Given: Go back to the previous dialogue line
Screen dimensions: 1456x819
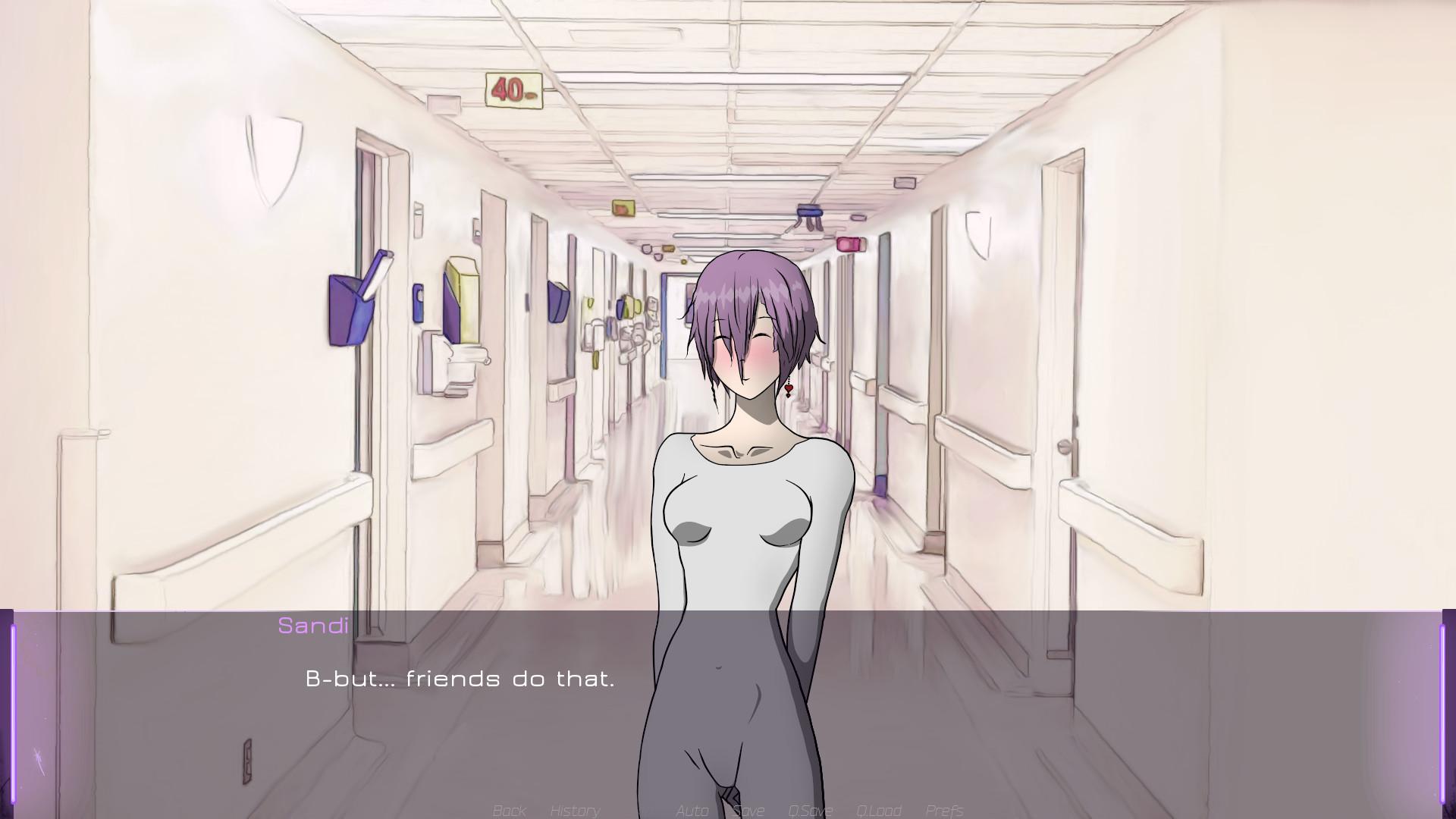Looking at the screenshot, I should pos(509,811).
